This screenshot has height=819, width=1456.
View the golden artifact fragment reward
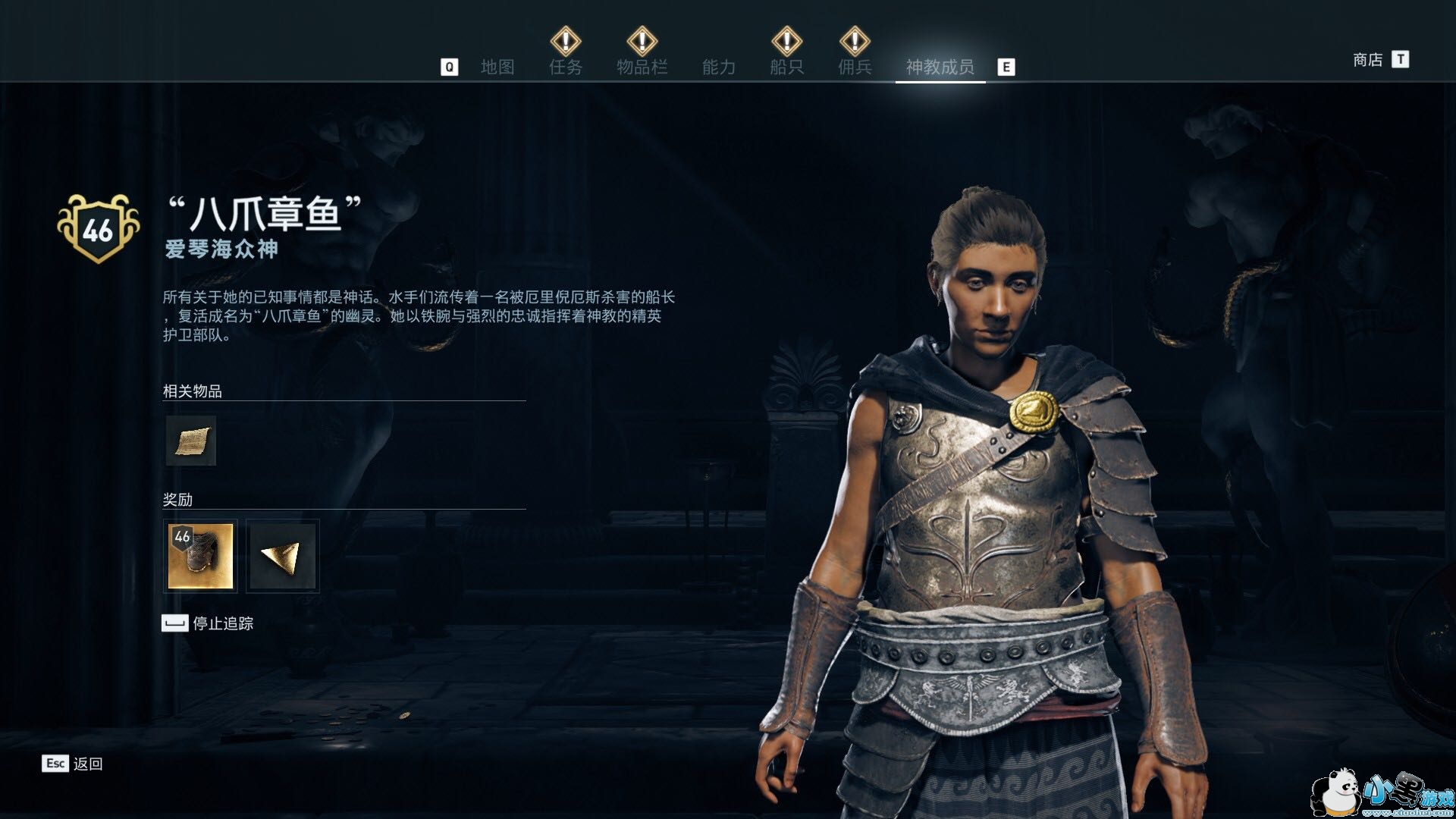[283, 556]
